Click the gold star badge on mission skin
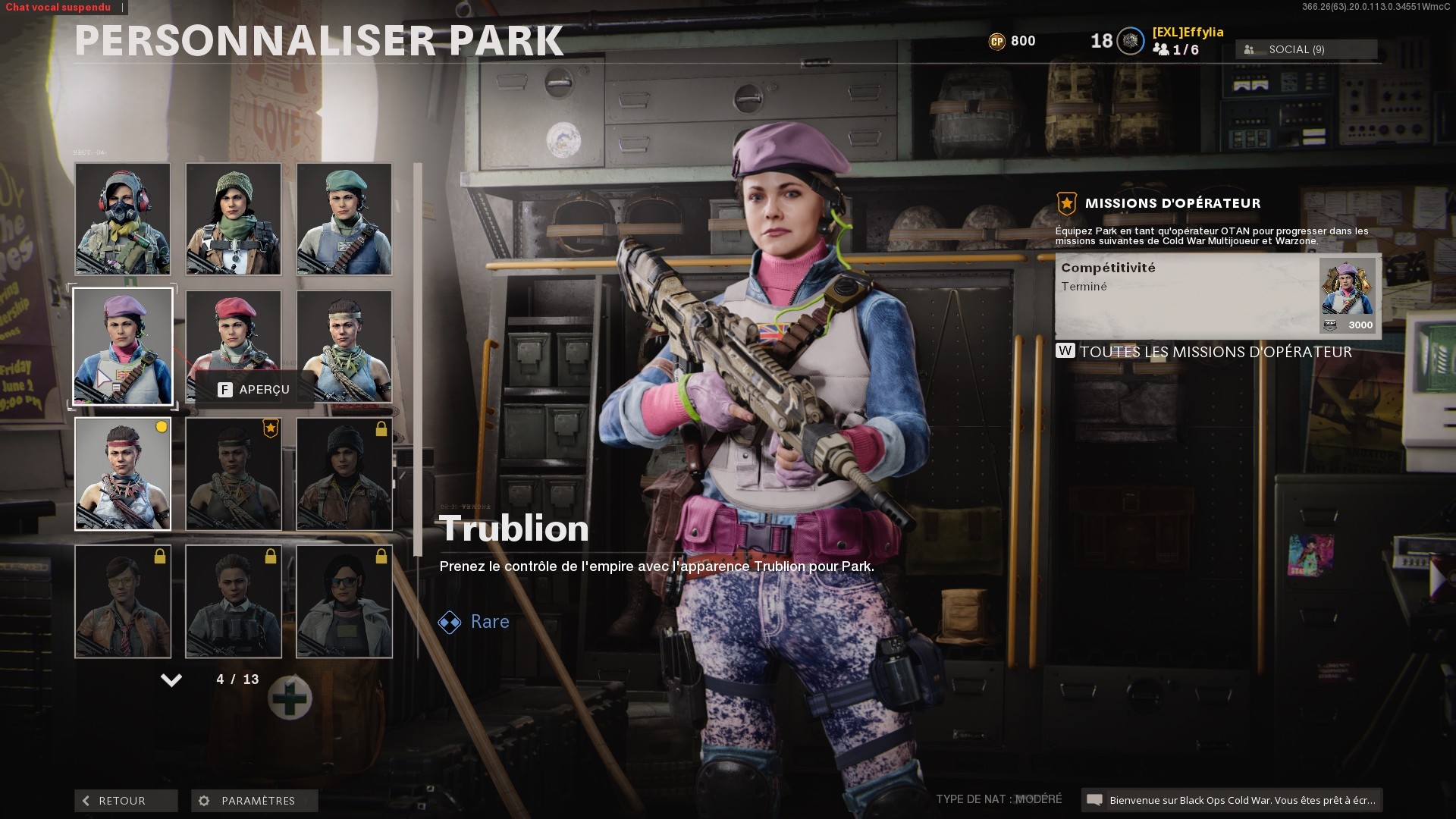This screenshot has height=819, width=1456. (x=269, y=427)
